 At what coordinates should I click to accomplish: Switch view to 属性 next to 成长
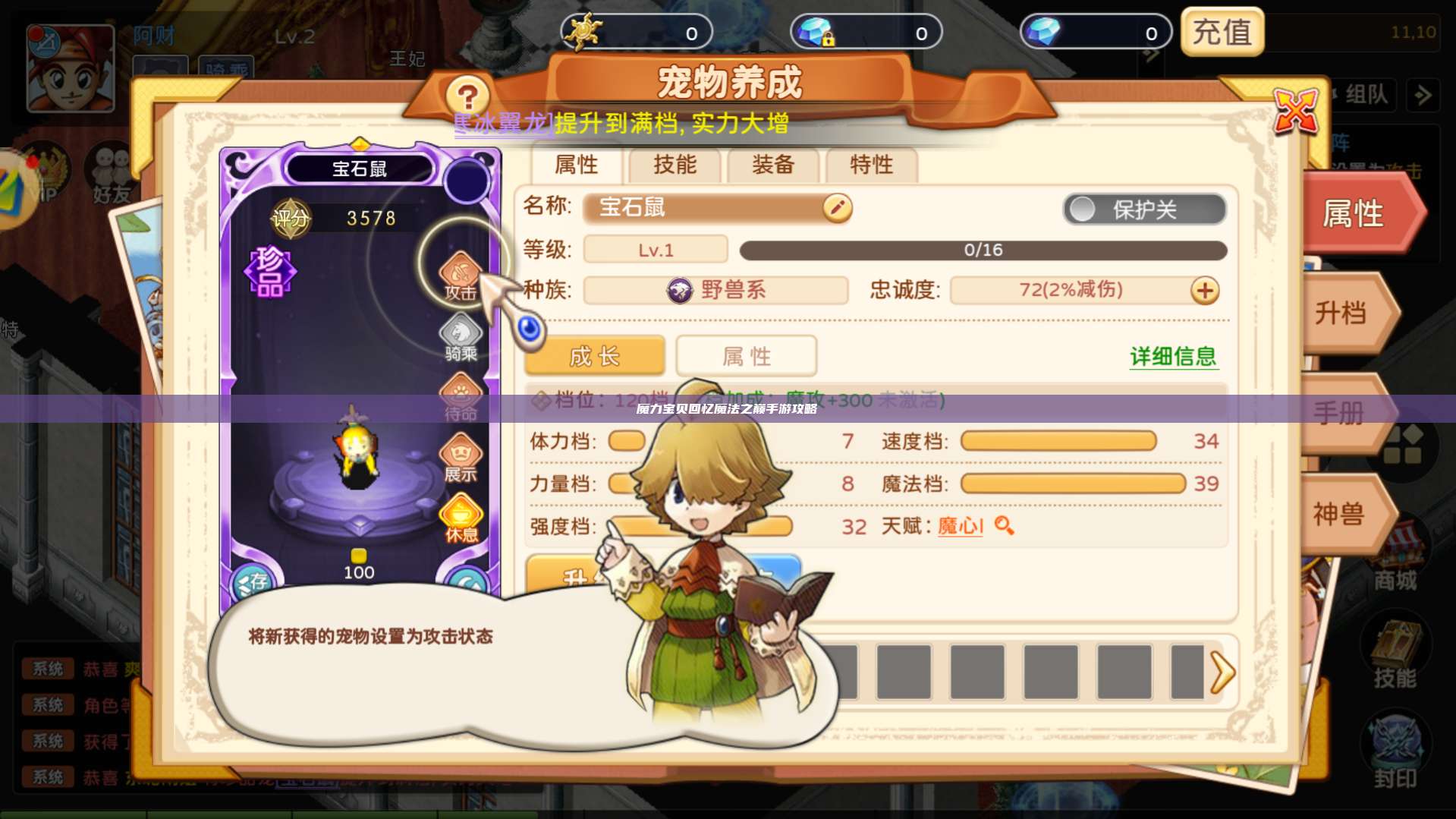[747, 355]
